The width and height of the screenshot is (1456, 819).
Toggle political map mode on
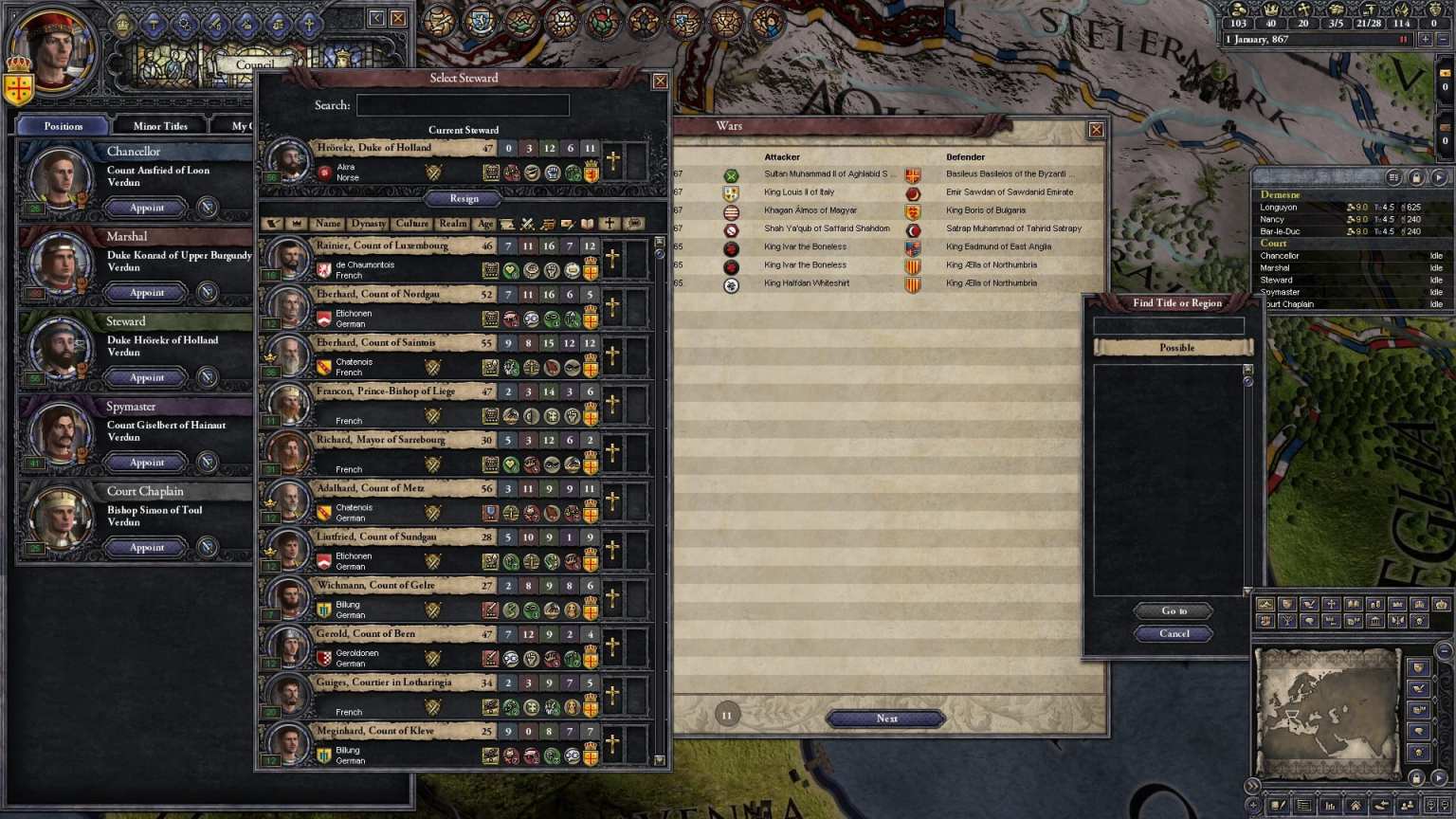(1288, 604)
